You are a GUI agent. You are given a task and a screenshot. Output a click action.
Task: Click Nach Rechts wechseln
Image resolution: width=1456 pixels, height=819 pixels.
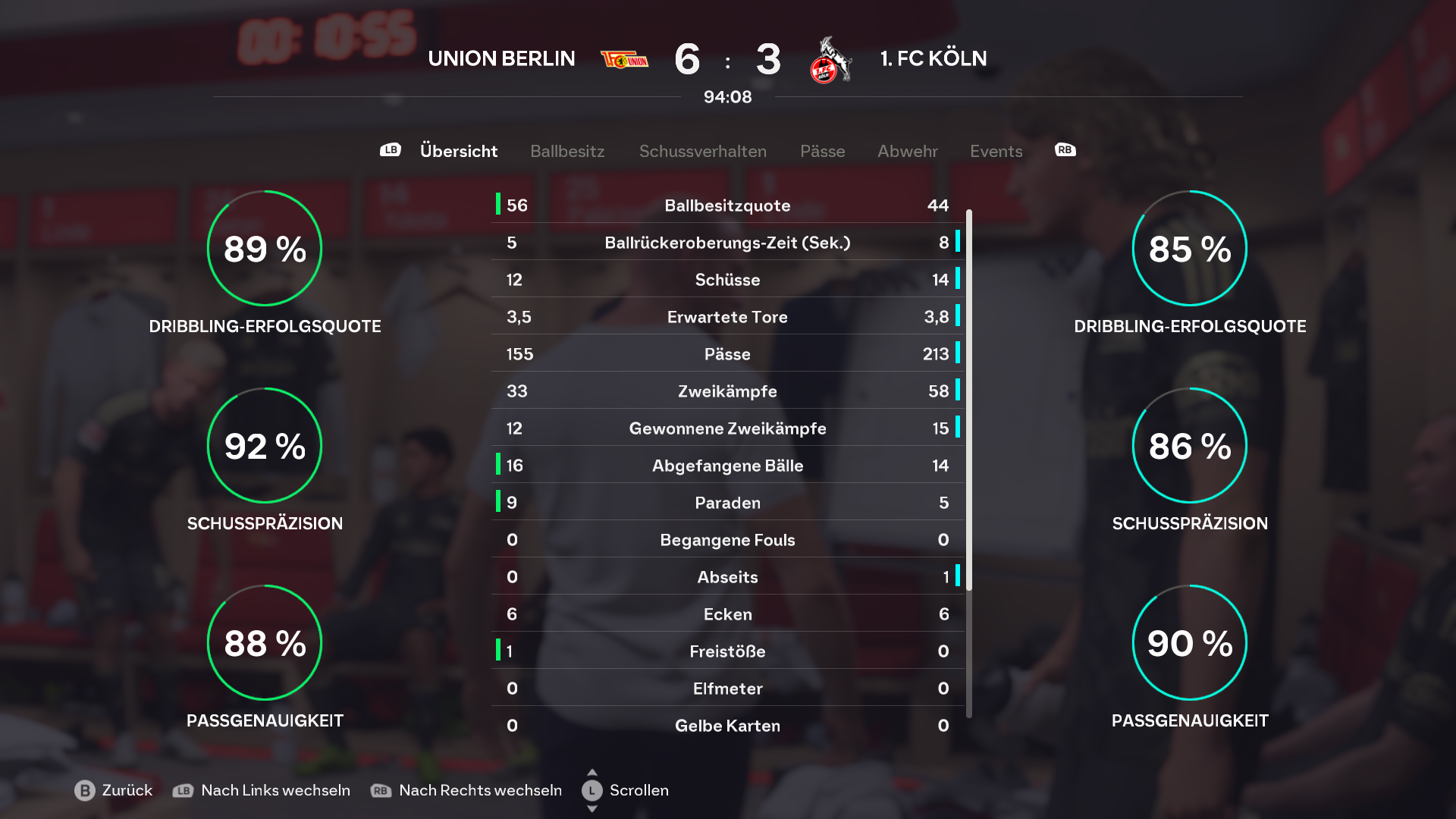(466, 790)
